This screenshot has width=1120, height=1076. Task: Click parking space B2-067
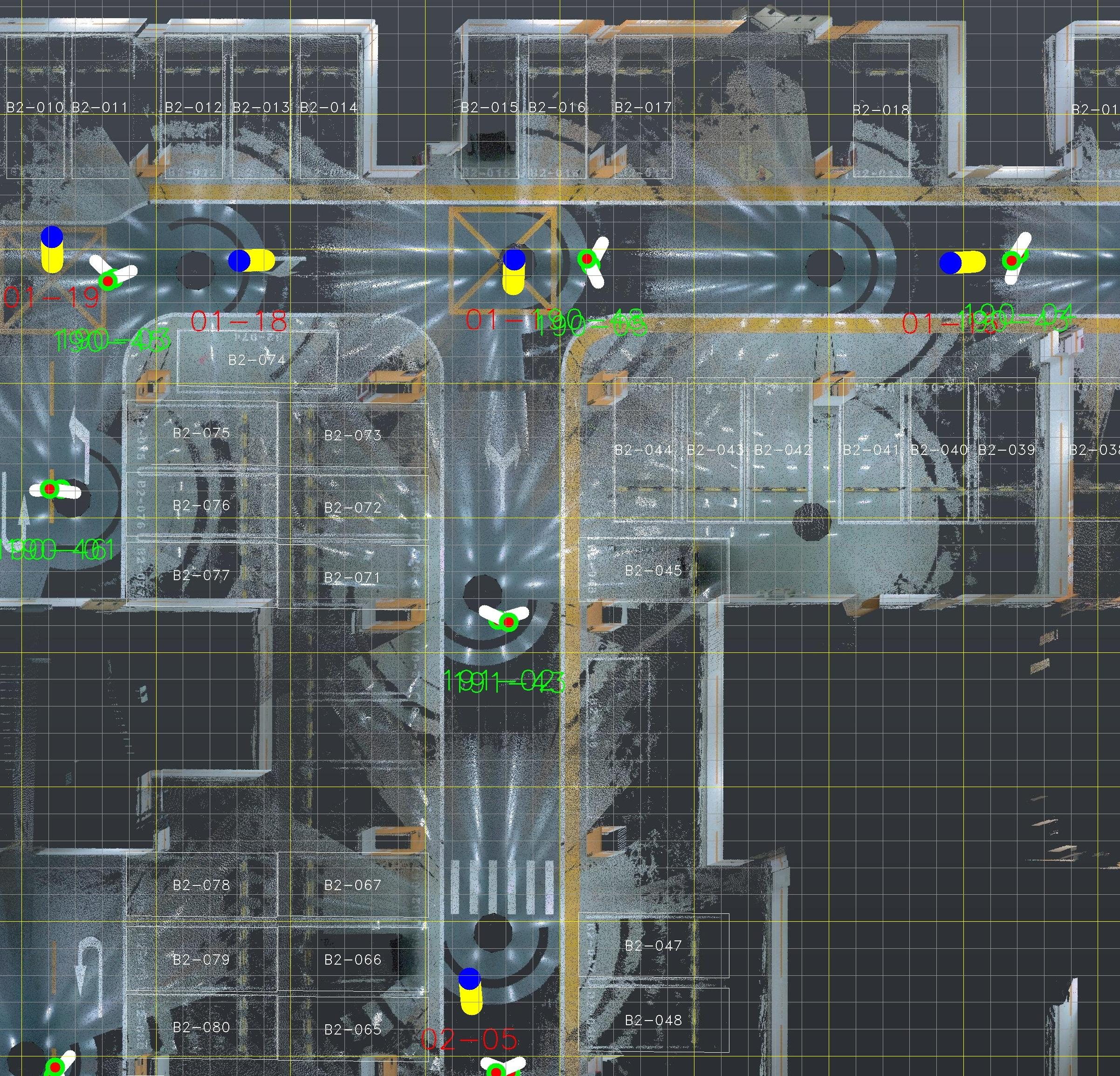pyautogui.click(x=352, y=885)
